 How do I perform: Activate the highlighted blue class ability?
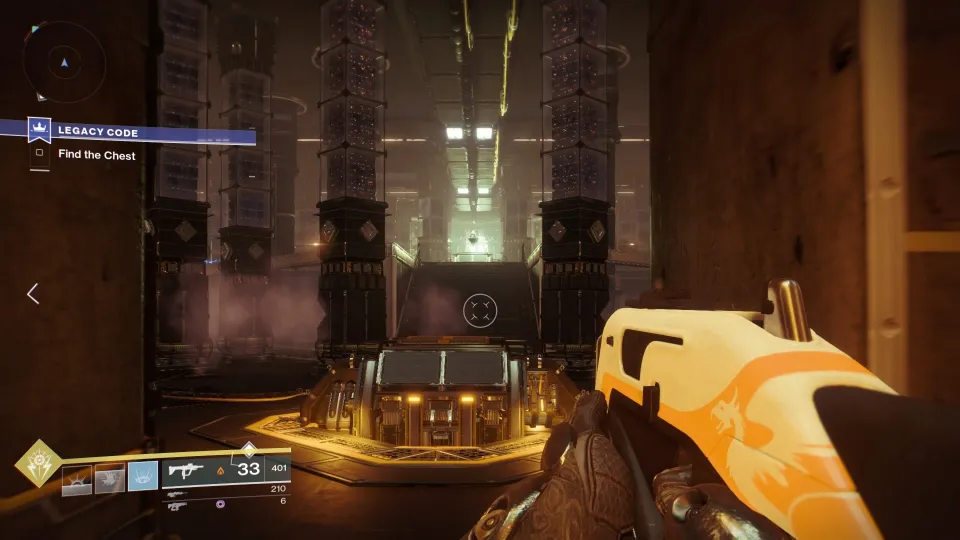click(x=142, y=479)
